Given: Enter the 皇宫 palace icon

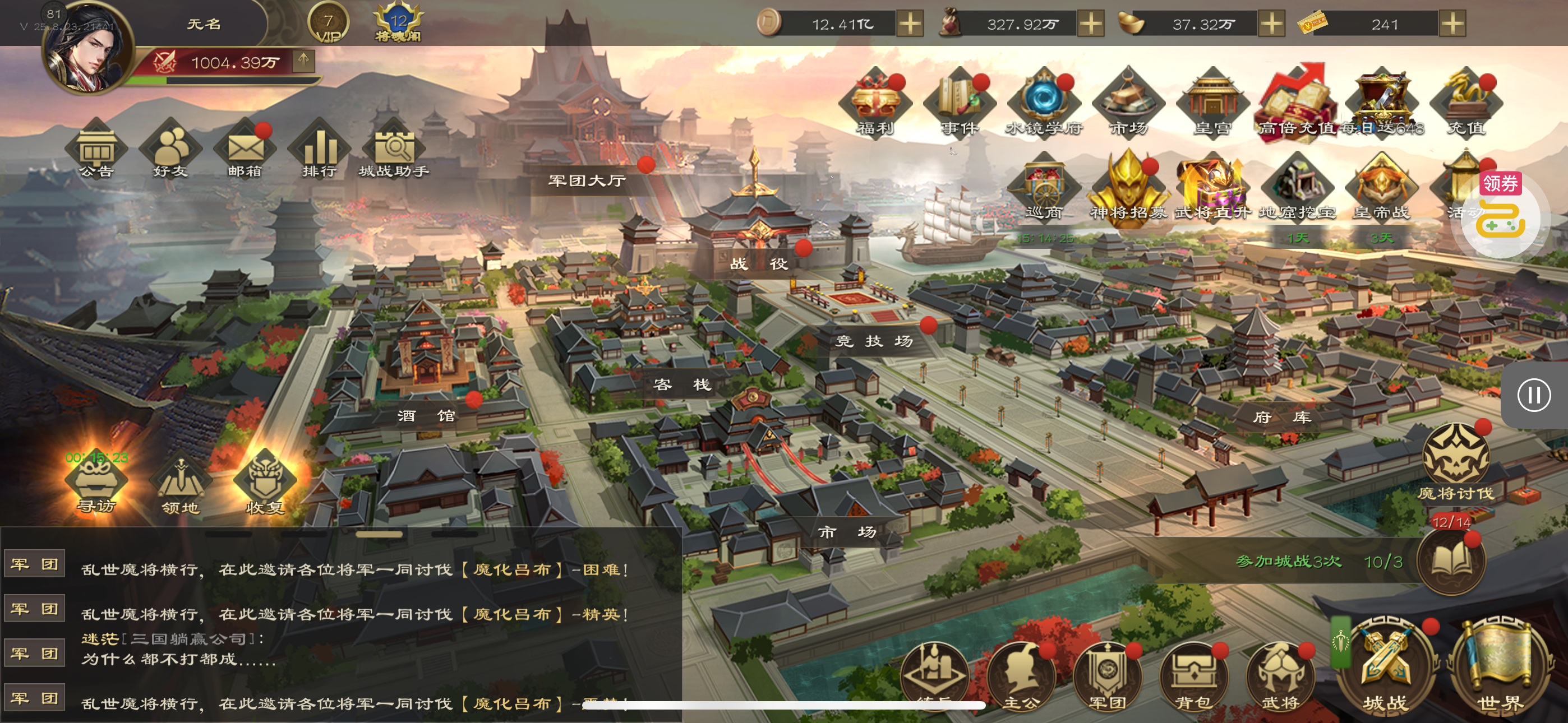Looking at the screenshot, I should pos(1212,104).
